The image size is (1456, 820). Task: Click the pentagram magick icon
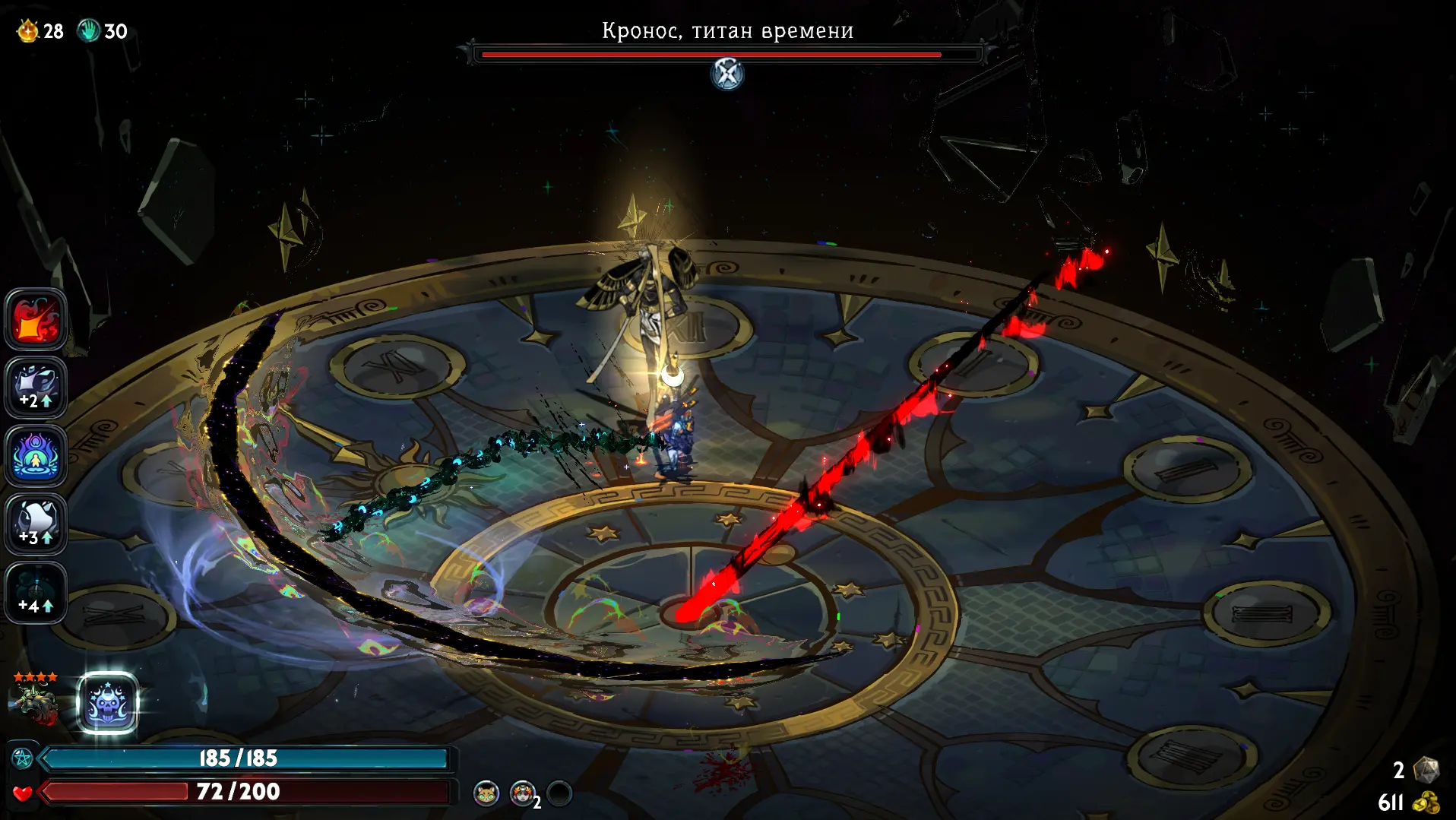pos(23,758)
